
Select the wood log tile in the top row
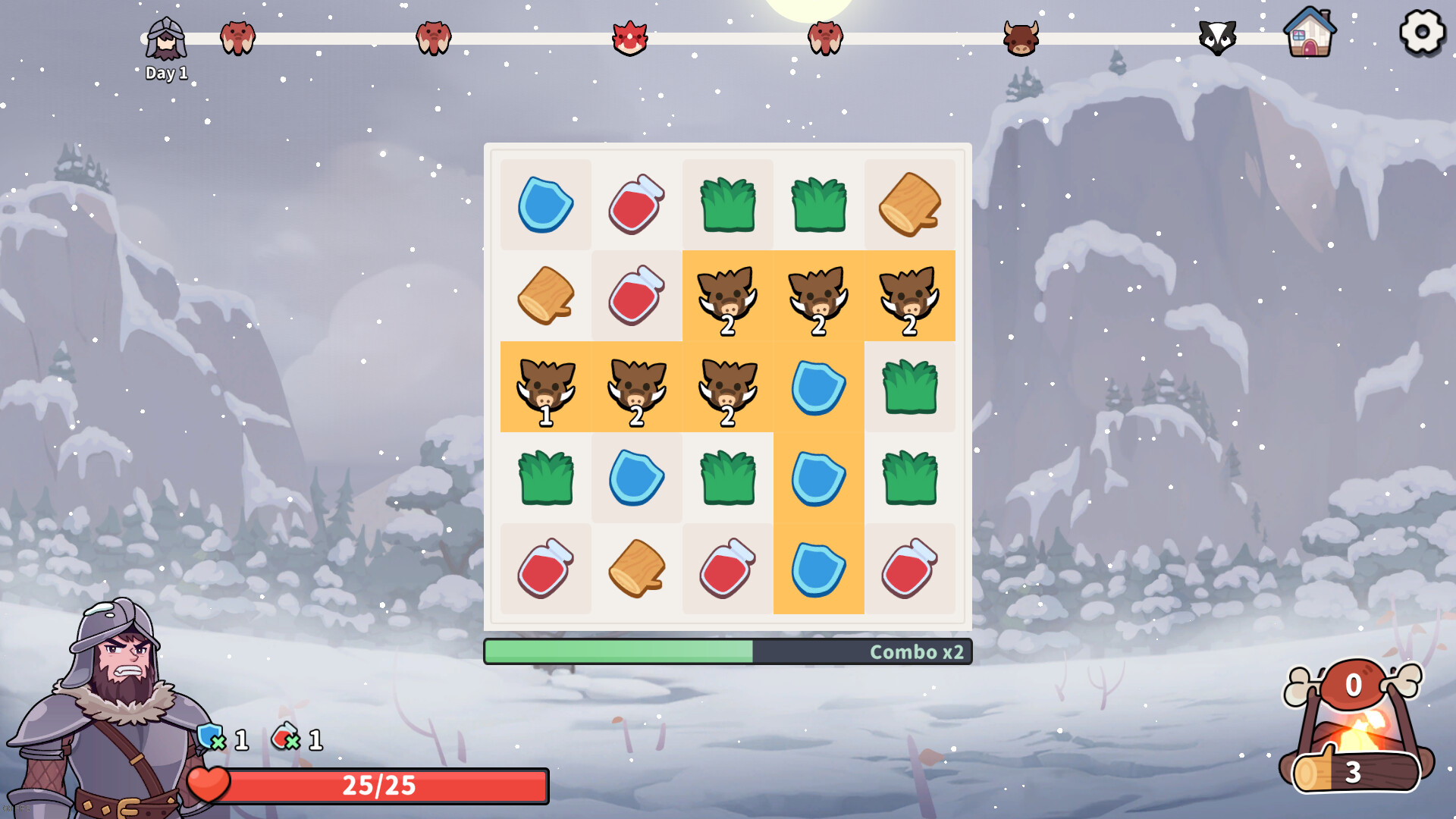coord(909,203)
